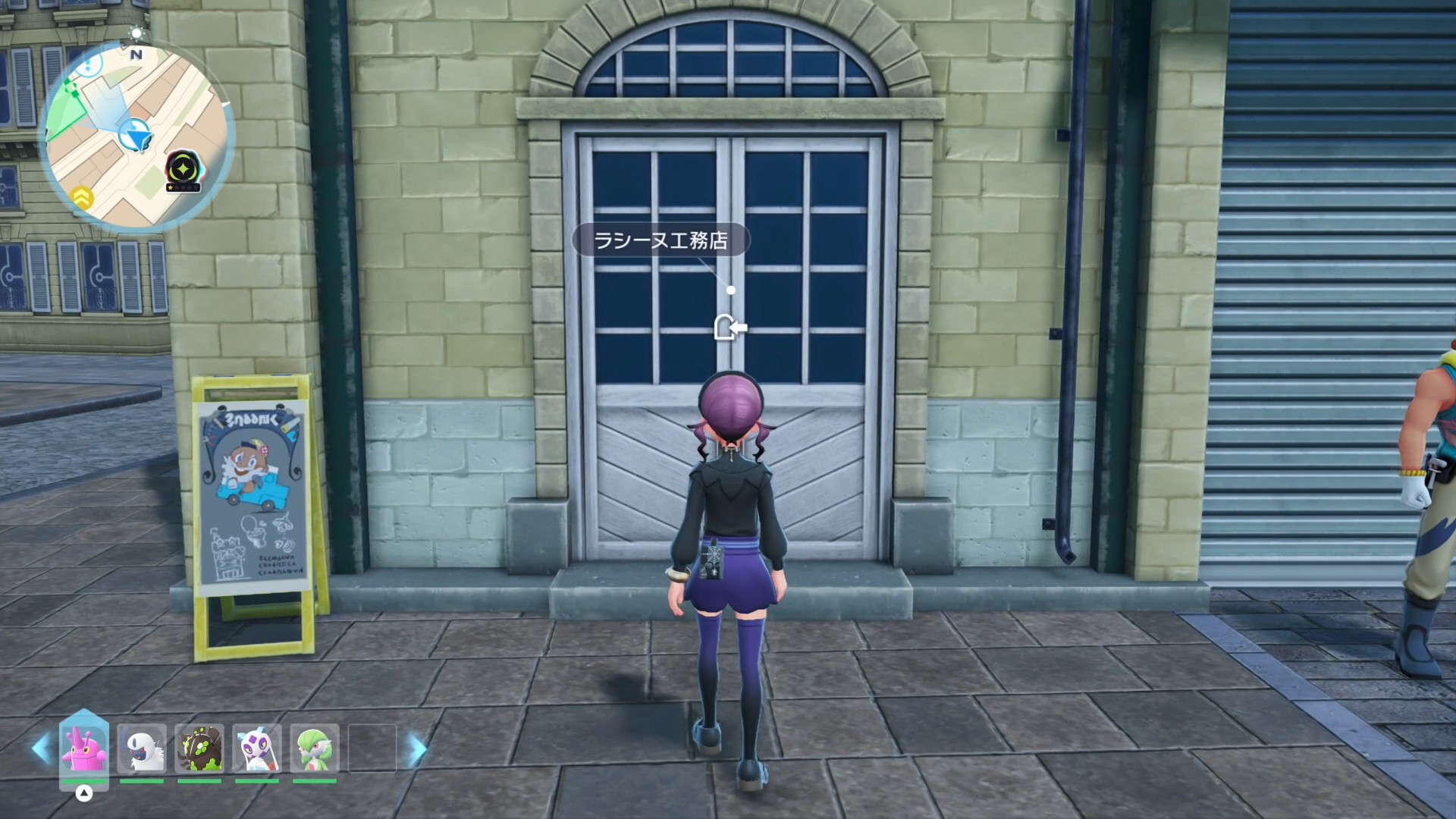Pick Froslass from the party bar

pos(257,748)
